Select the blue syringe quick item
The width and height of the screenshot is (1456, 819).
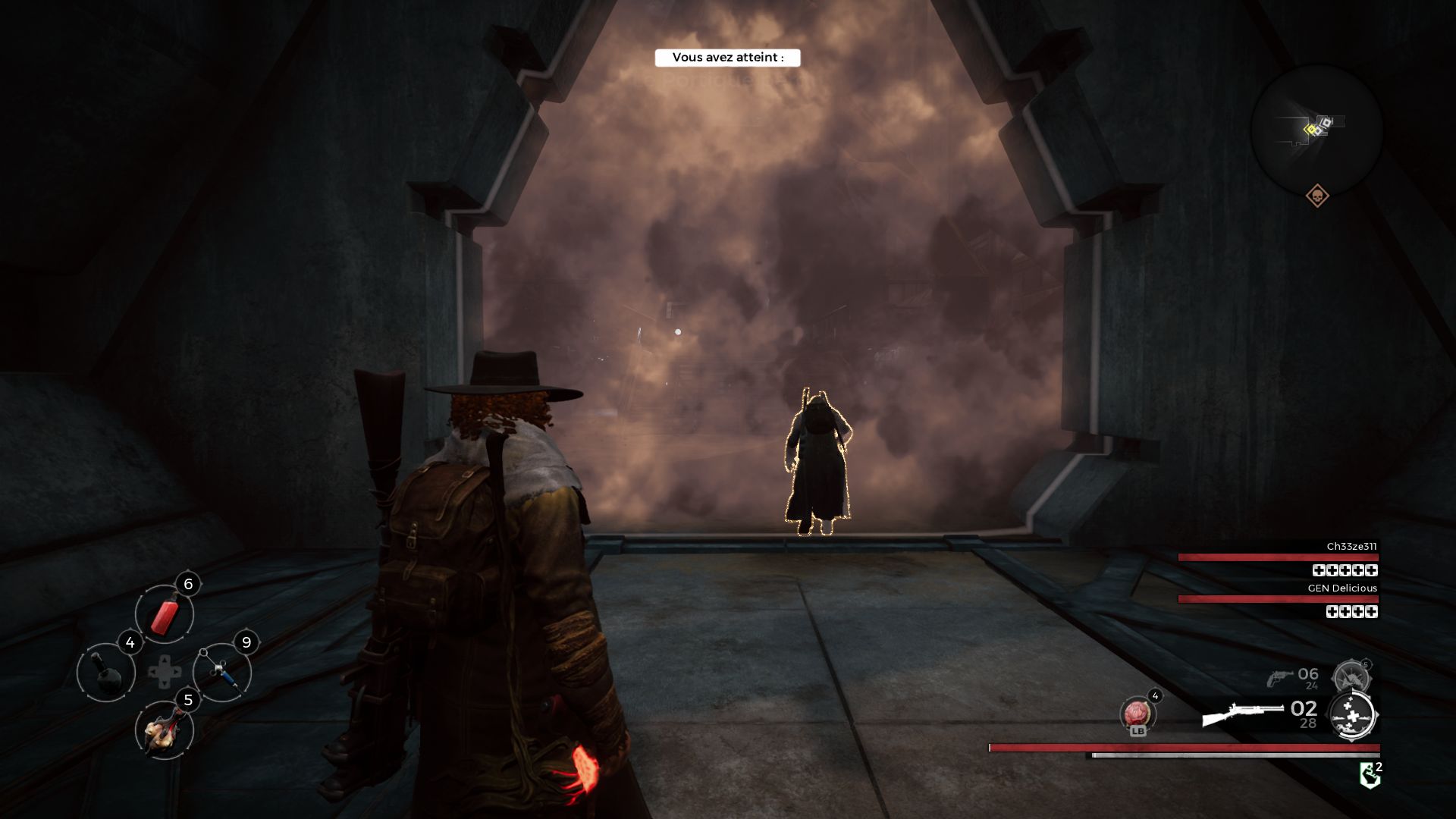pos(222,672)
